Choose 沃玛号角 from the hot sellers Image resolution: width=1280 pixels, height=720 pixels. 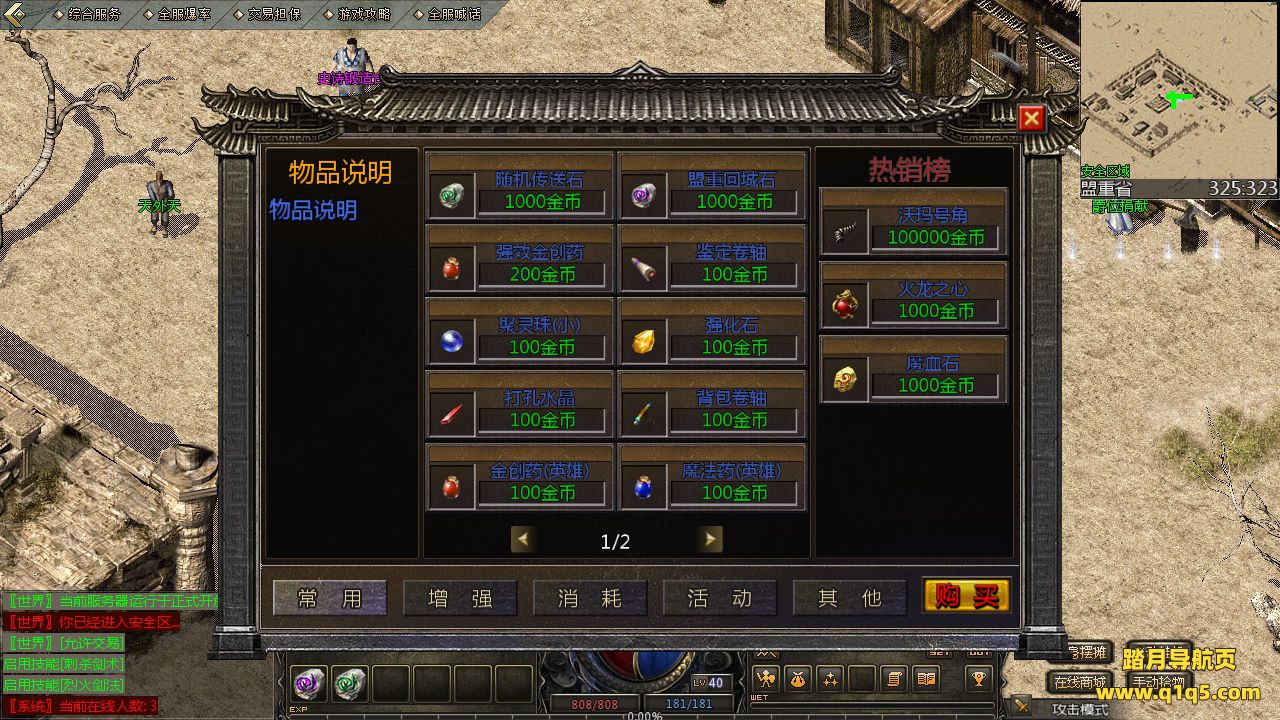(913, 223)
